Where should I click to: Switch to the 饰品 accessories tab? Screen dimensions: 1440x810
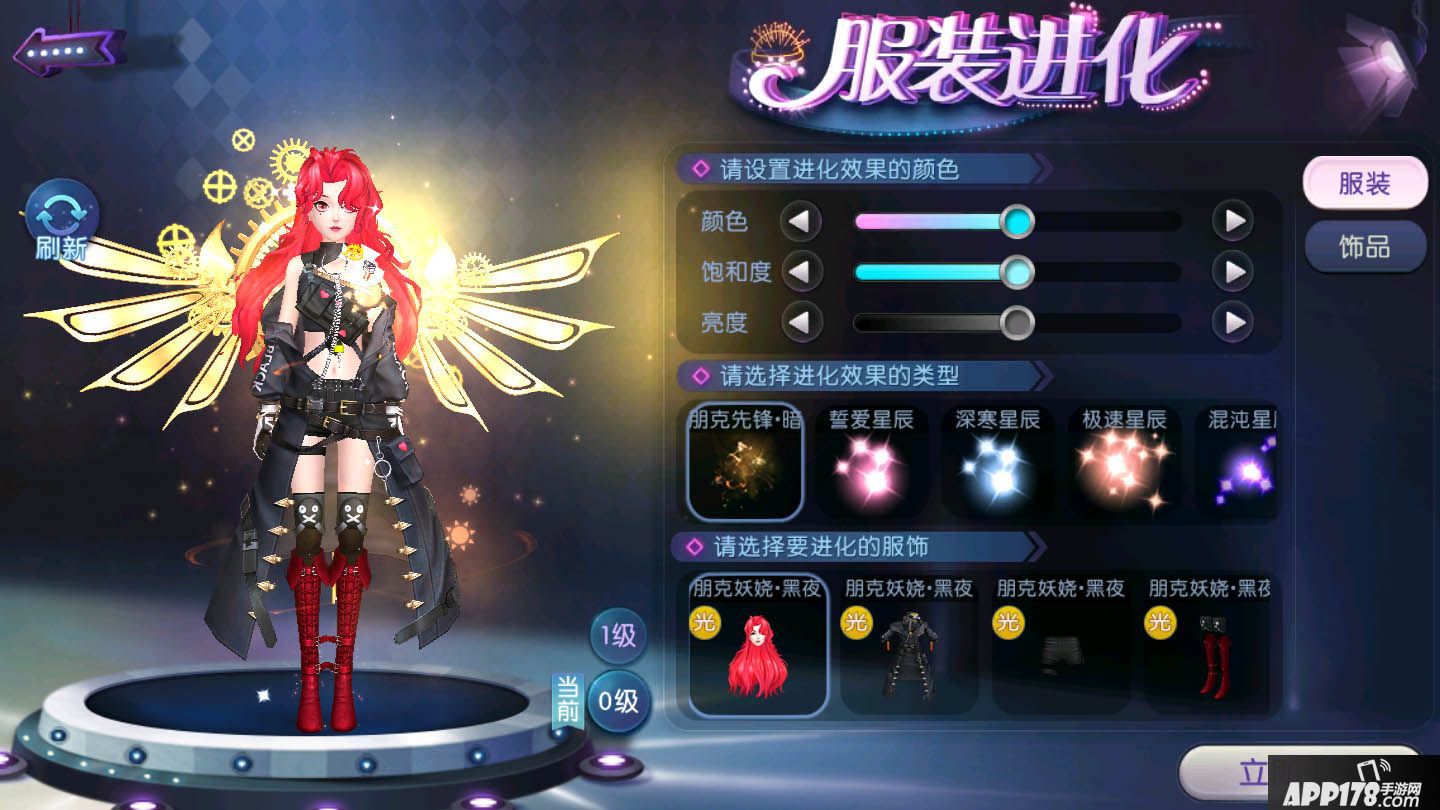[1364, 247]
